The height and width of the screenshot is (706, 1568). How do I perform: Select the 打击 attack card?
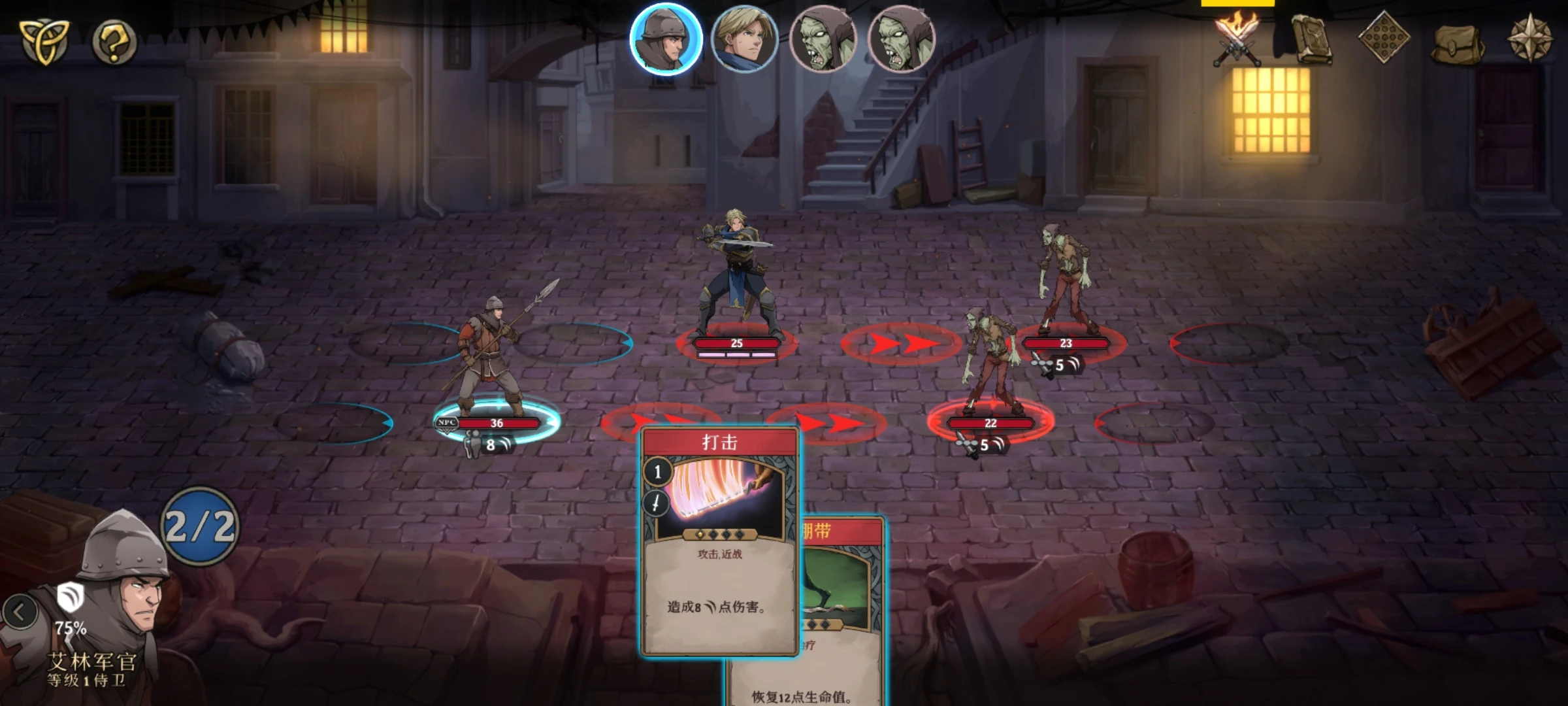719,543
